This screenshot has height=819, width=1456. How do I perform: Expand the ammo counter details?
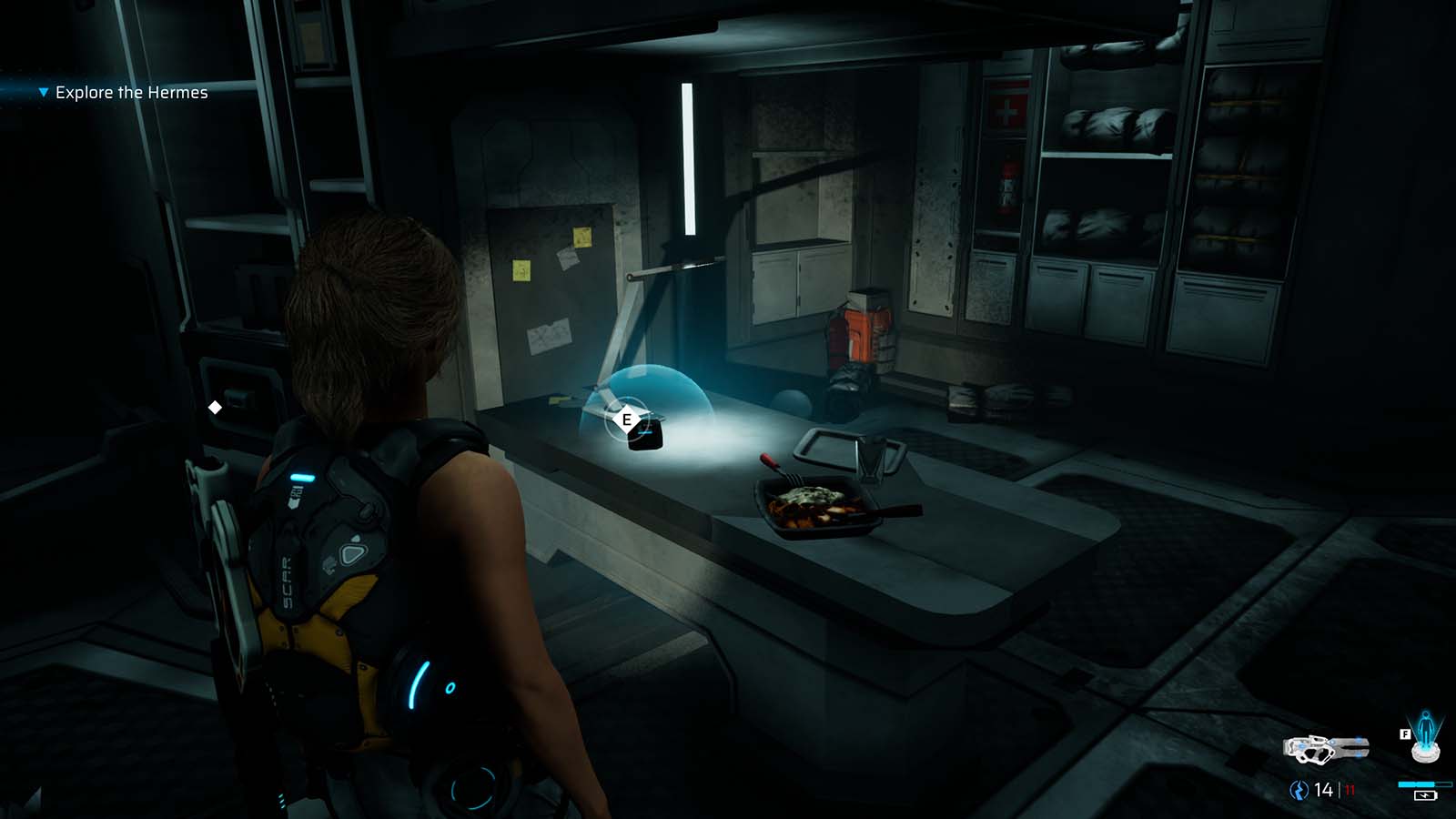click(1324, 788)
